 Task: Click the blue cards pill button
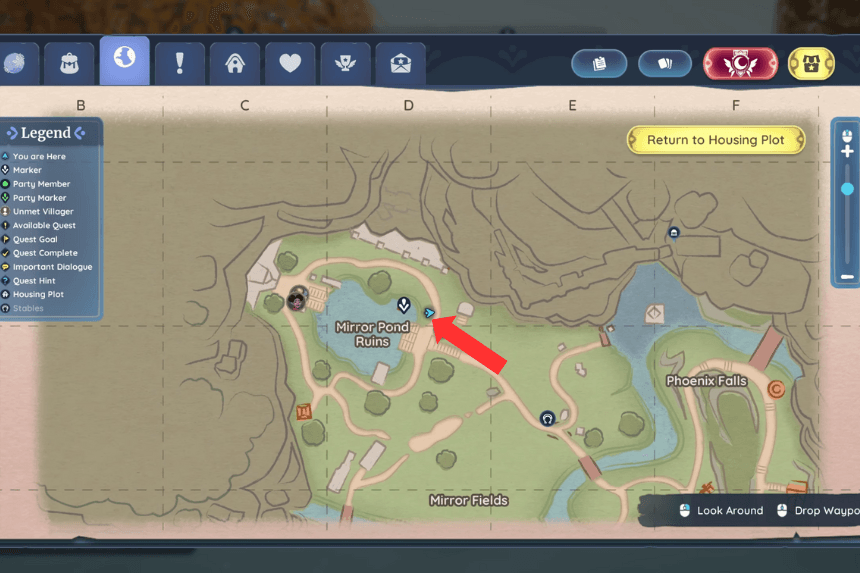(x=666, y=64)
